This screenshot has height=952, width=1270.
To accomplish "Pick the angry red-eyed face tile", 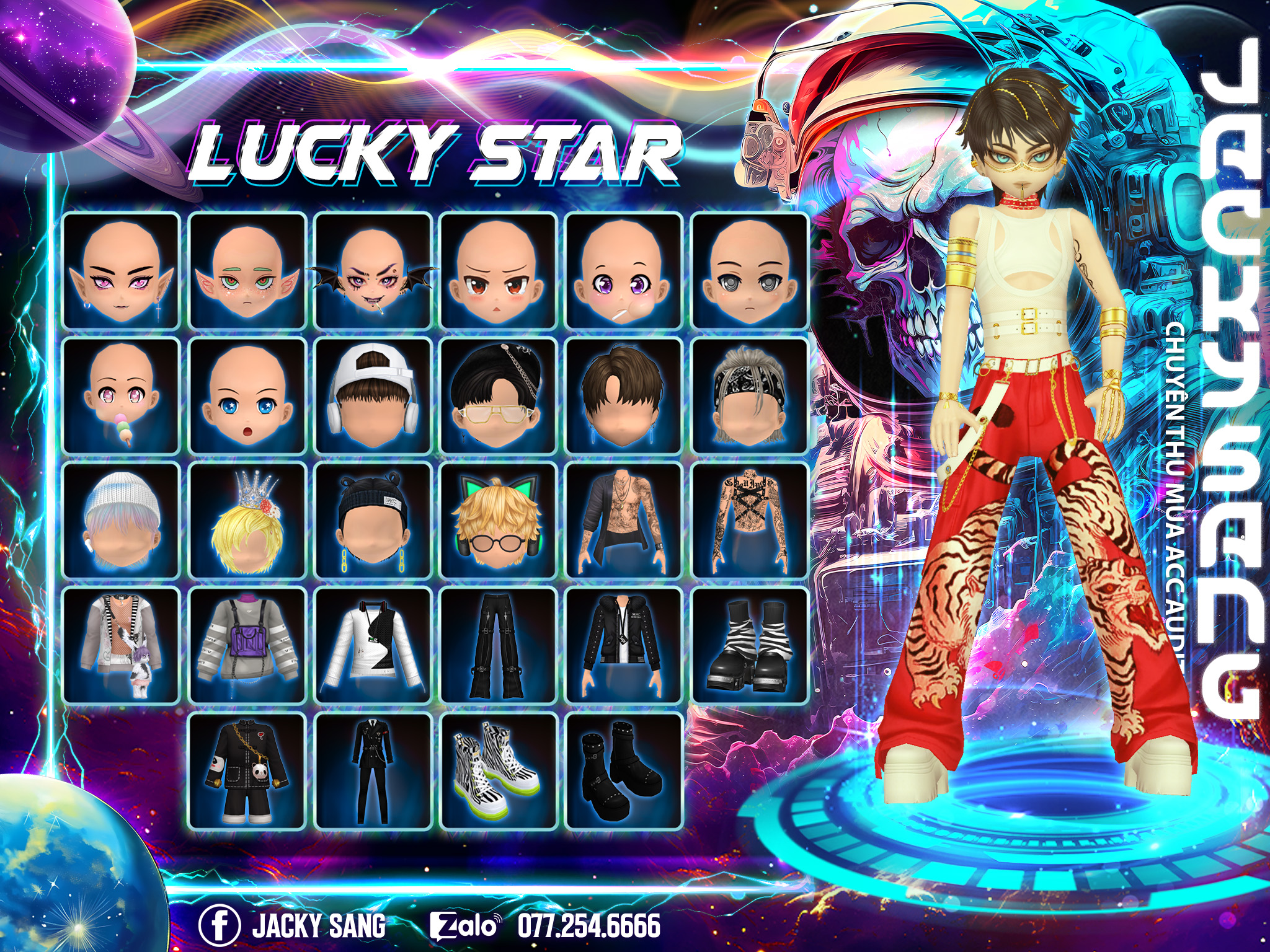I will click(499, 271).
